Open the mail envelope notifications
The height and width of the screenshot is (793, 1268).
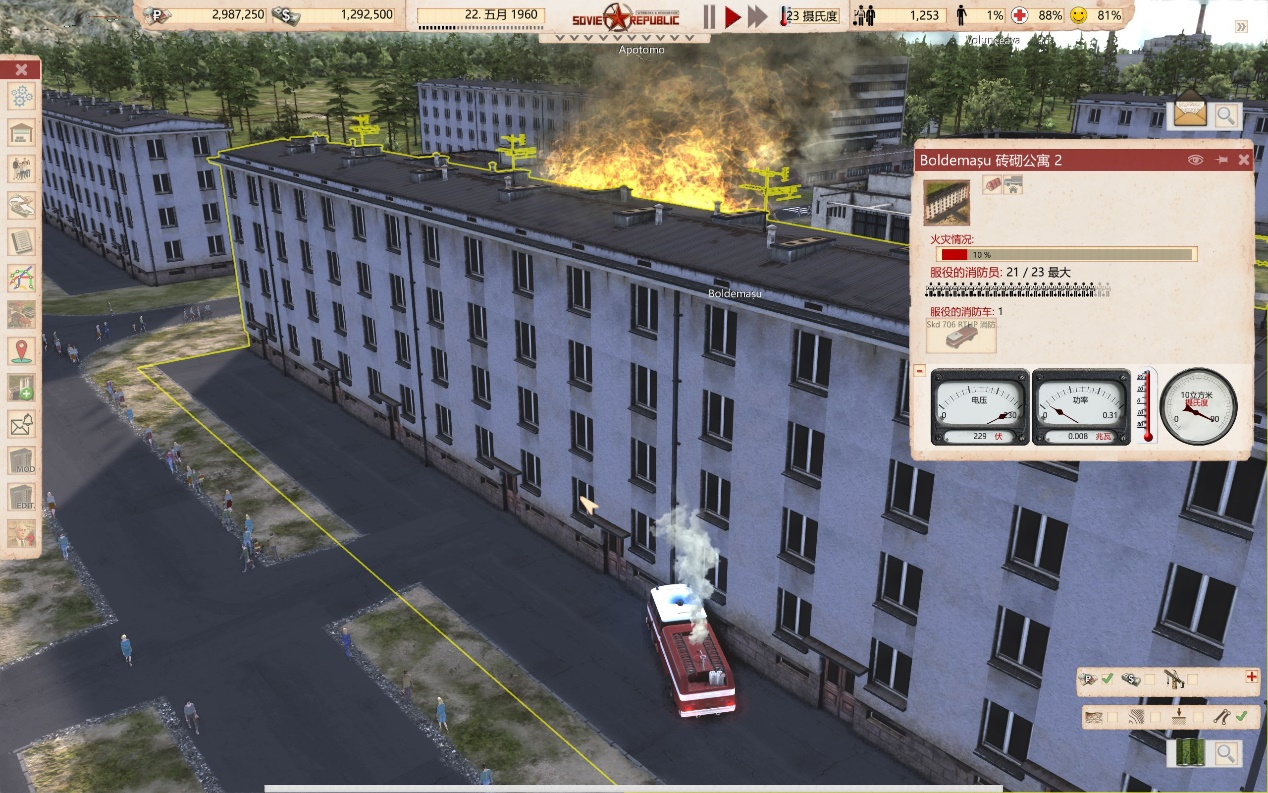tap(1190, 114)
